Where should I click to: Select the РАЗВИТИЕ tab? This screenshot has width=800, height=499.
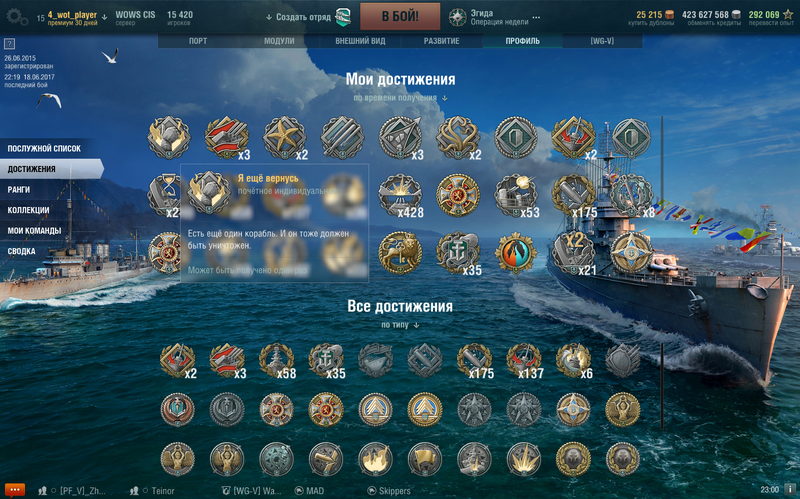(x=441, y=41)
